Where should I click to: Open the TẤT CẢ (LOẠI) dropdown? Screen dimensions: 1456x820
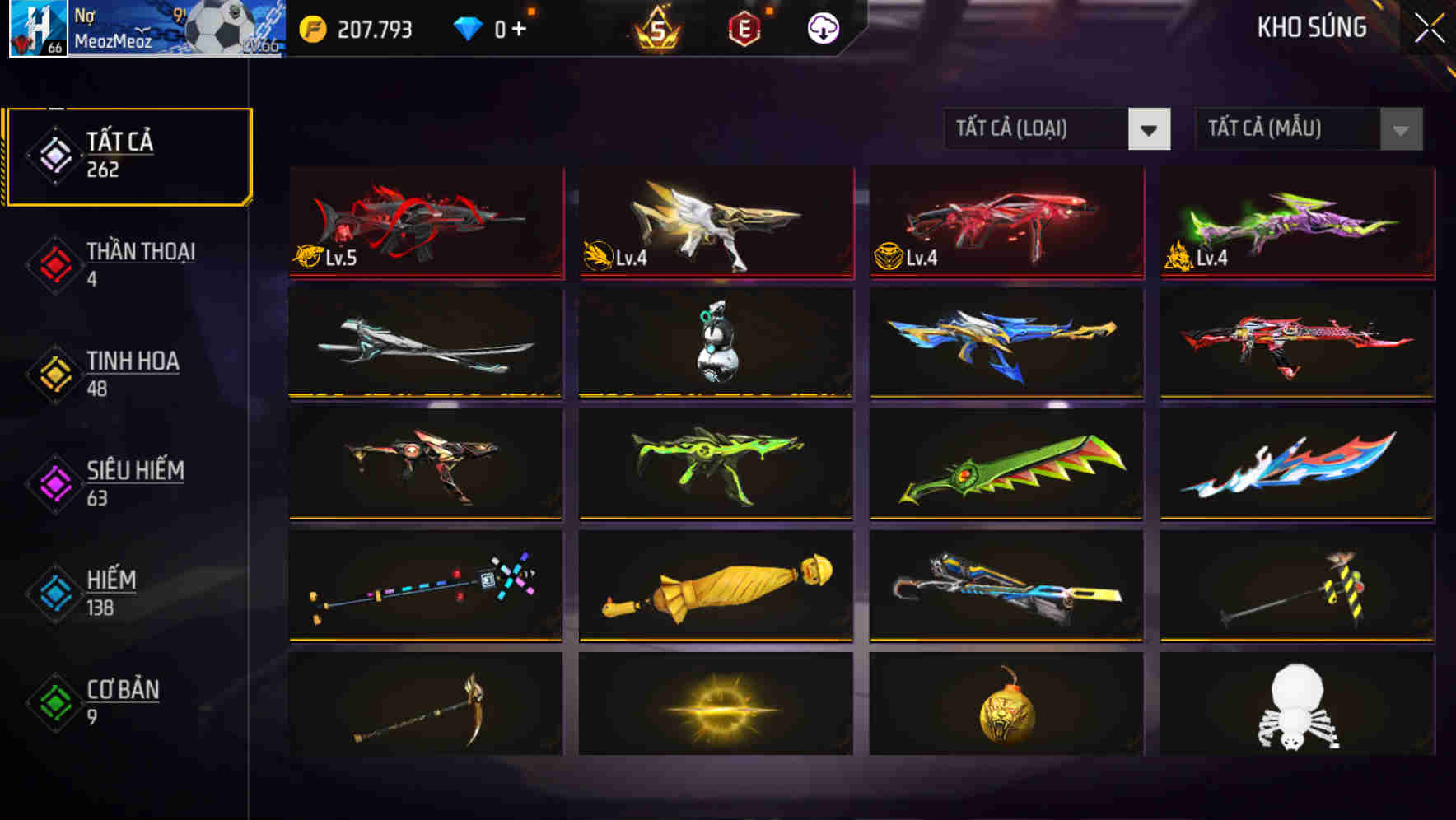1042,129
